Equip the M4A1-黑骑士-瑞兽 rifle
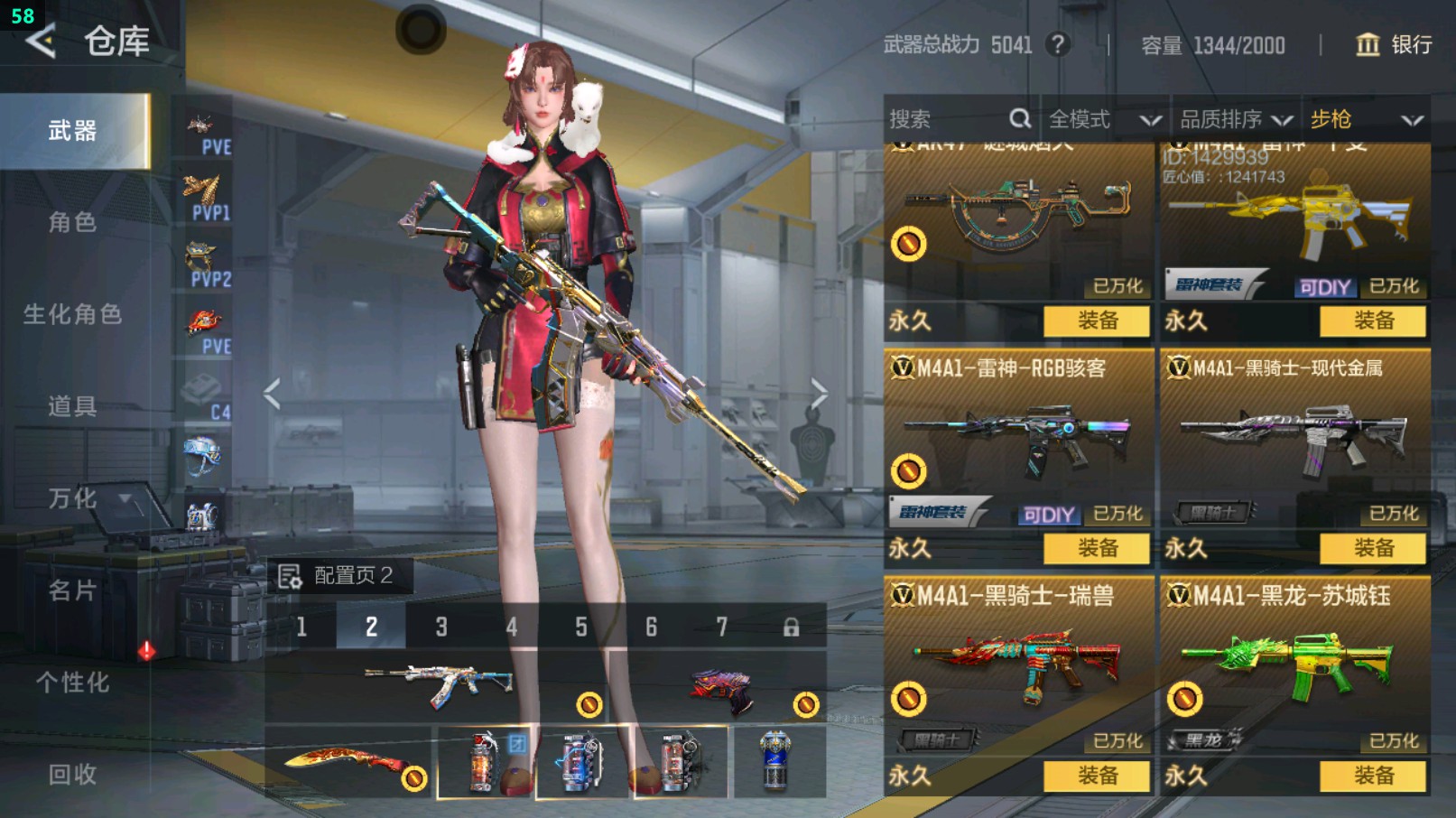This screenshot has width=1456, height=818. (x=1097, y=776)
